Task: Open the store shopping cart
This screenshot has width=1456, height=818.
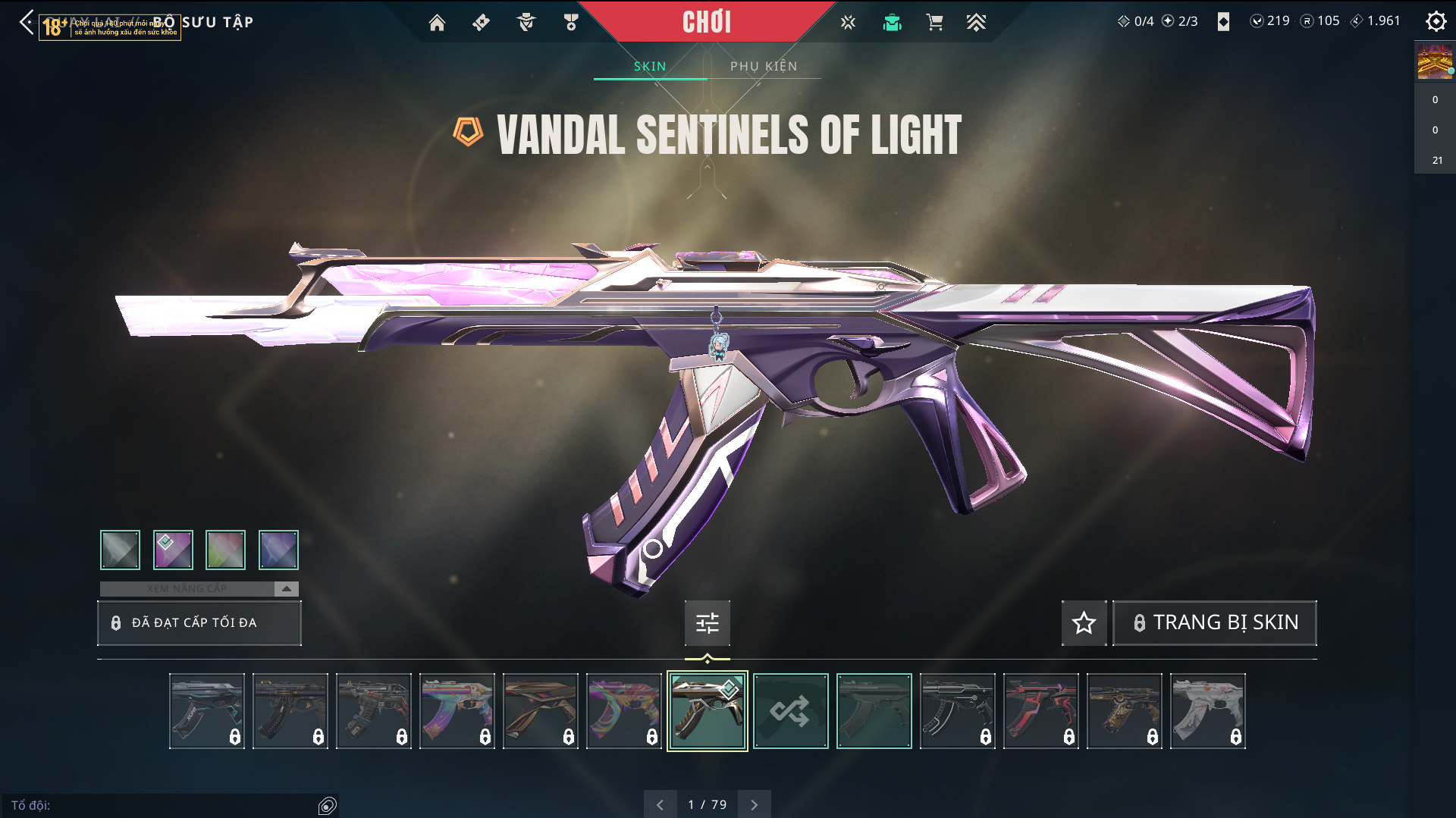Action: tap(934, 23)
